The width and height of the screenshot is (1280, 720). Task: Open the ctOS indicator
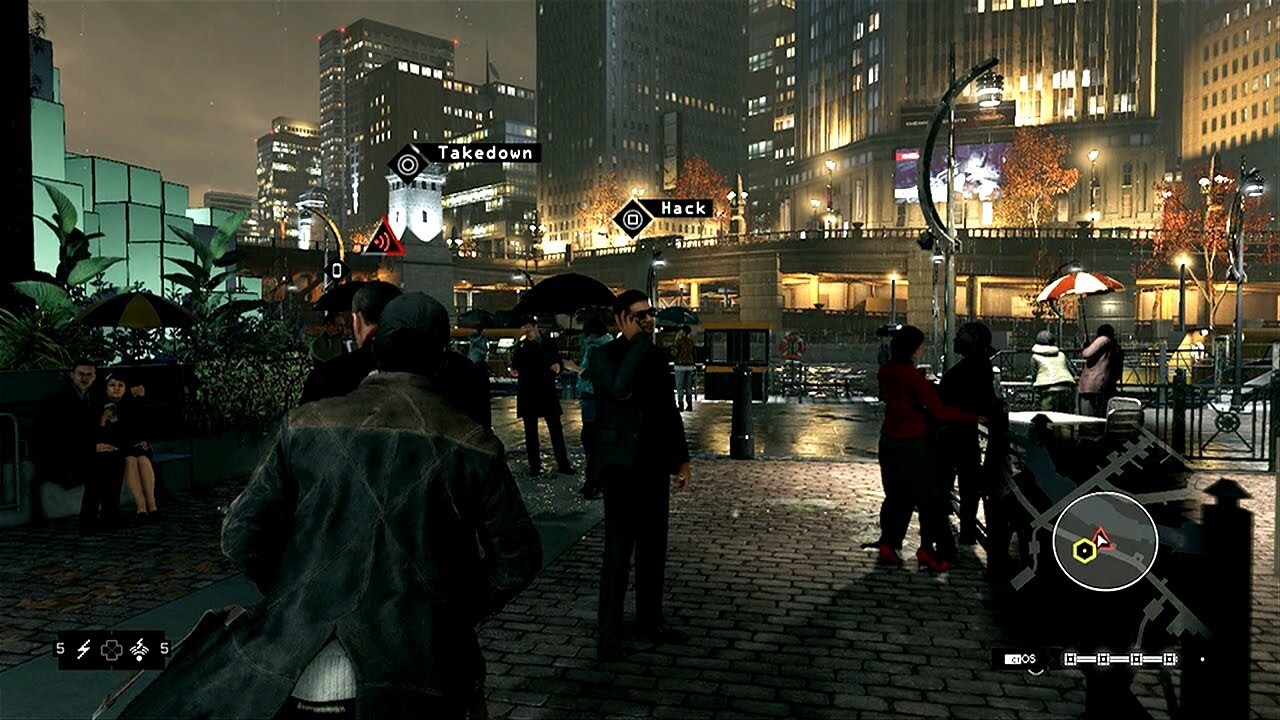click(x=1020, y=659)
